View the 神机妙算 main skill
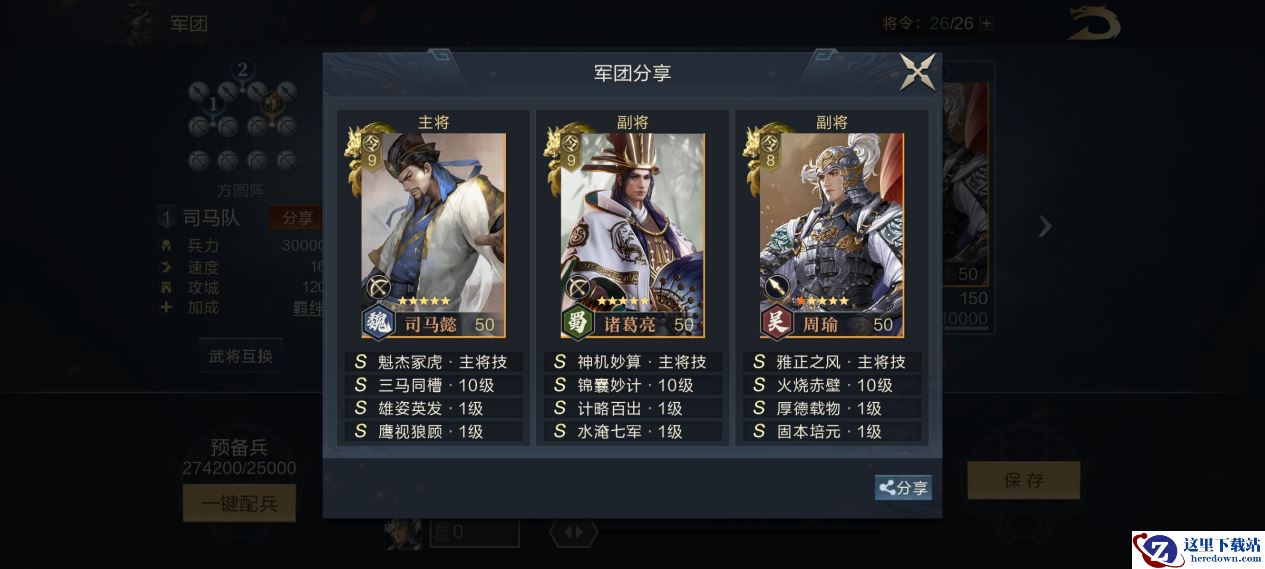 coord(632,362)
